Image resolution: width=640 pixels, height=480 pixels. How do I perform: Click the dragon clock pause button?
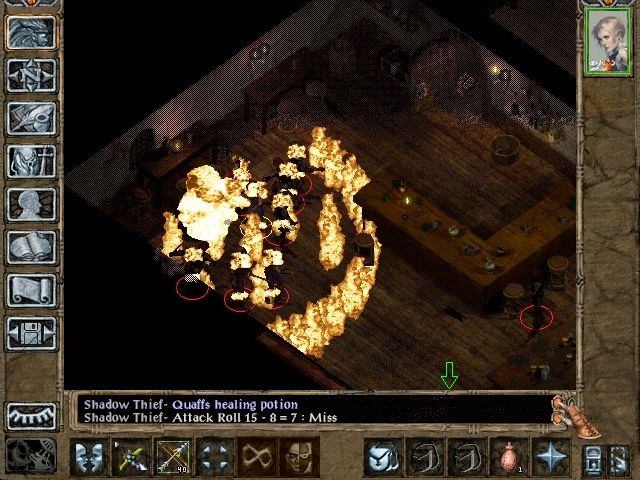pos(32,455)
